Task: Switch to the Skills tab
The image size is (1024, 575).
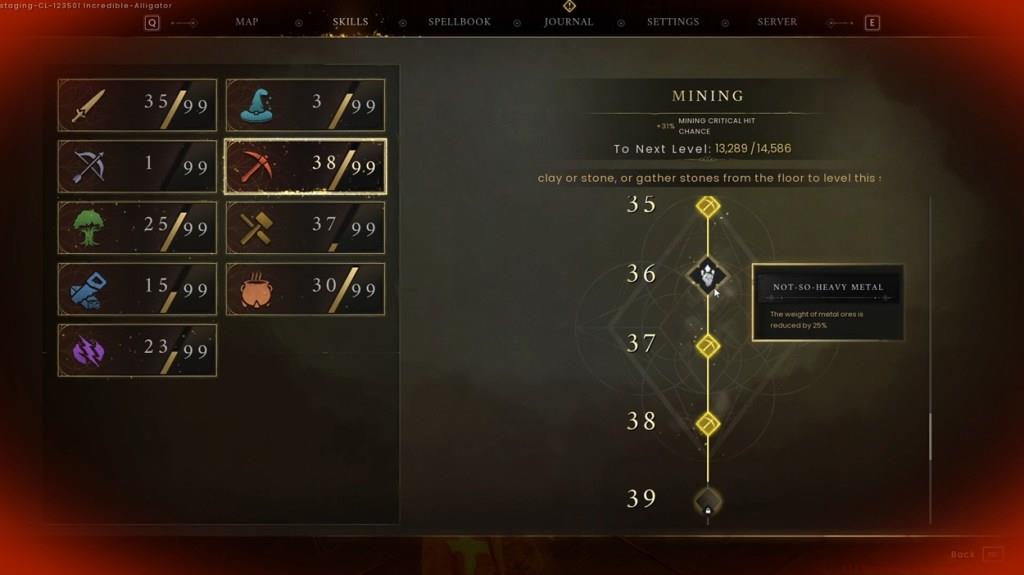Action: pyautogui.click(x=350, y=22)
